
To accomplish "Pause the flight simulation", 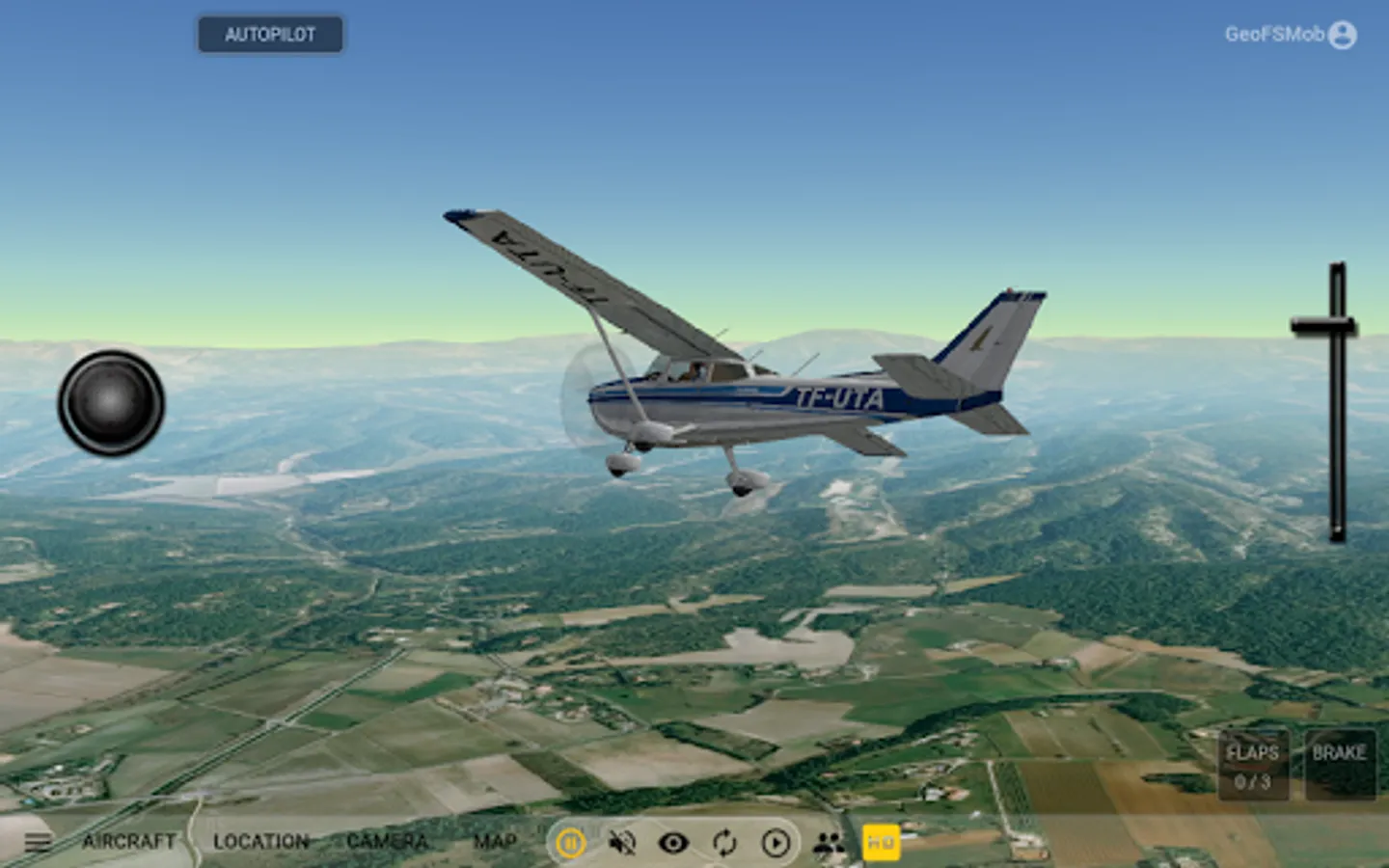I will coord(570,843).
